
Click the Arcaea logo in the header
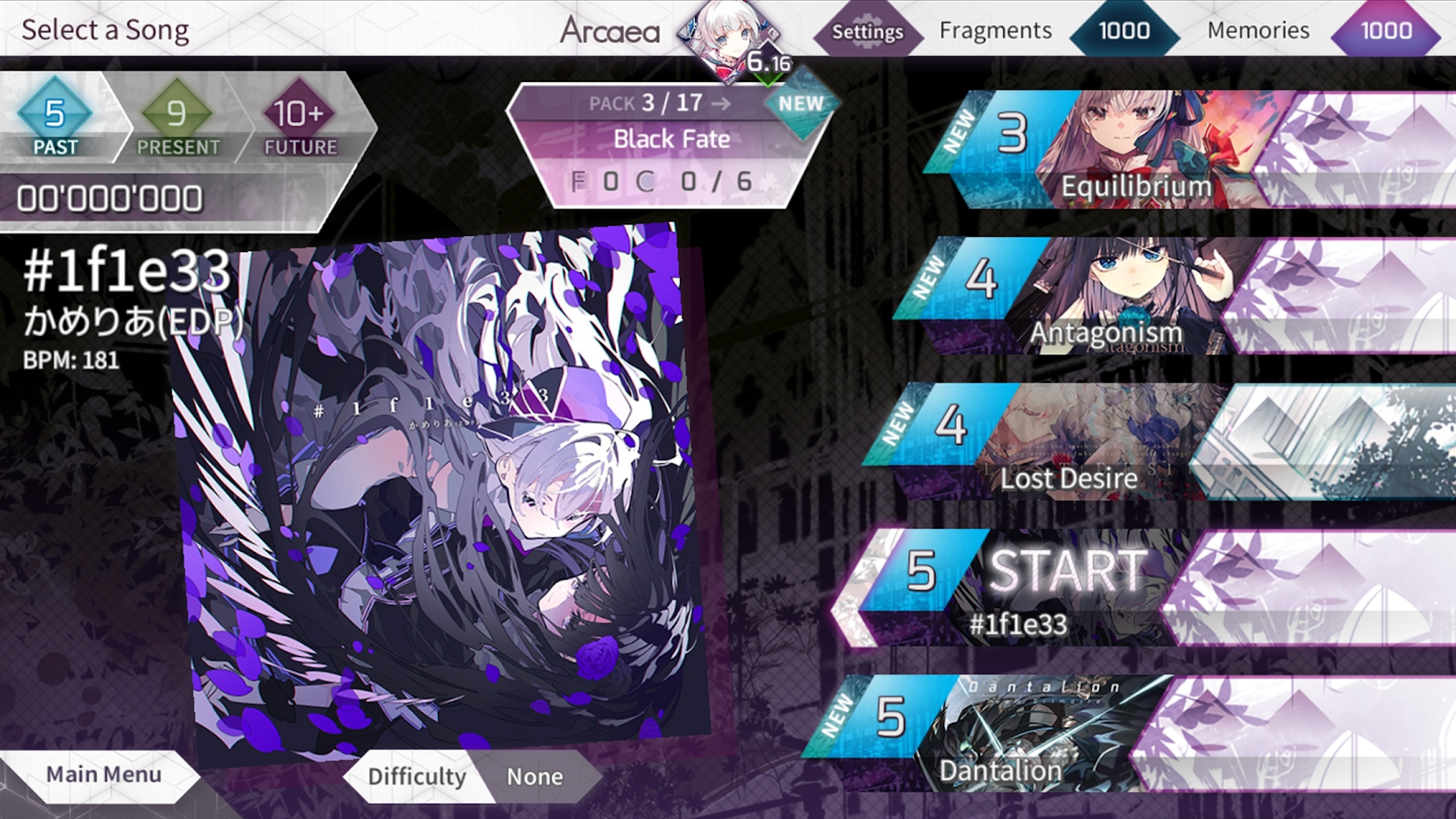pos(610,30)
